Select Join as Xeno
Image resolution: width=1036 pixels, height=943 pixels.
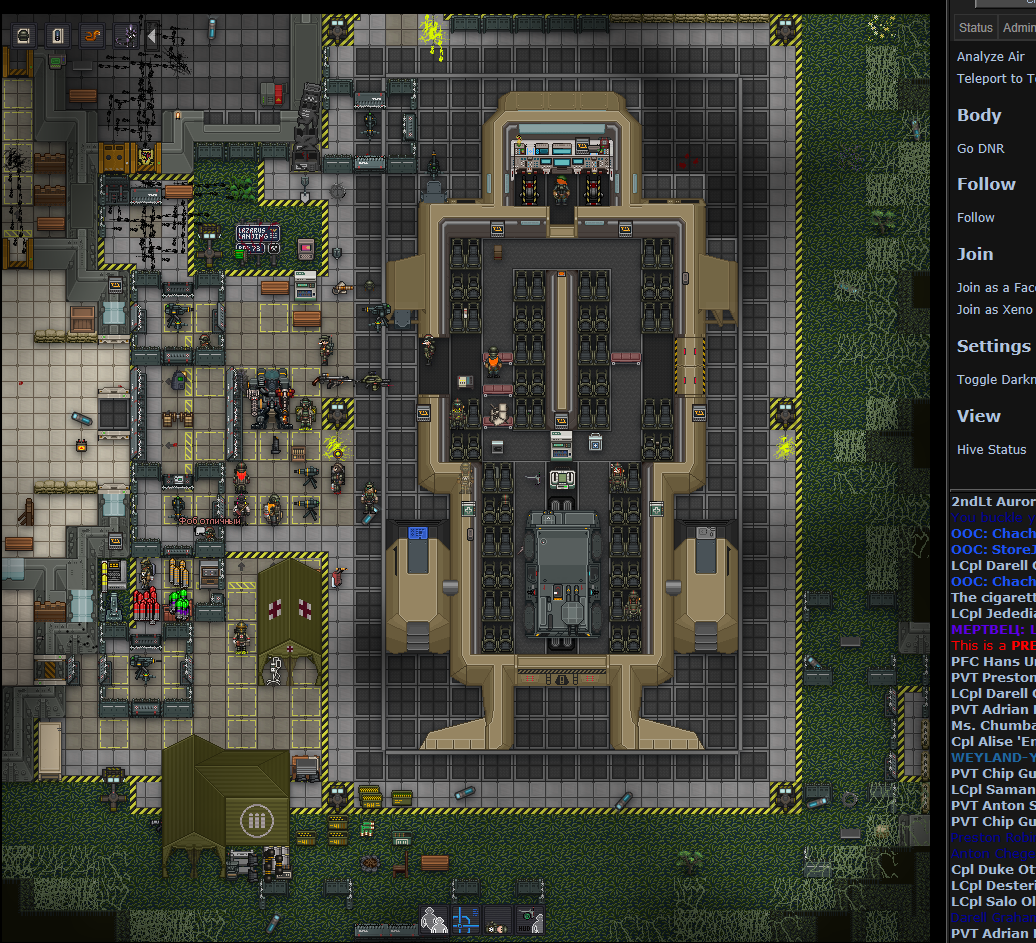tap(994, 309)
